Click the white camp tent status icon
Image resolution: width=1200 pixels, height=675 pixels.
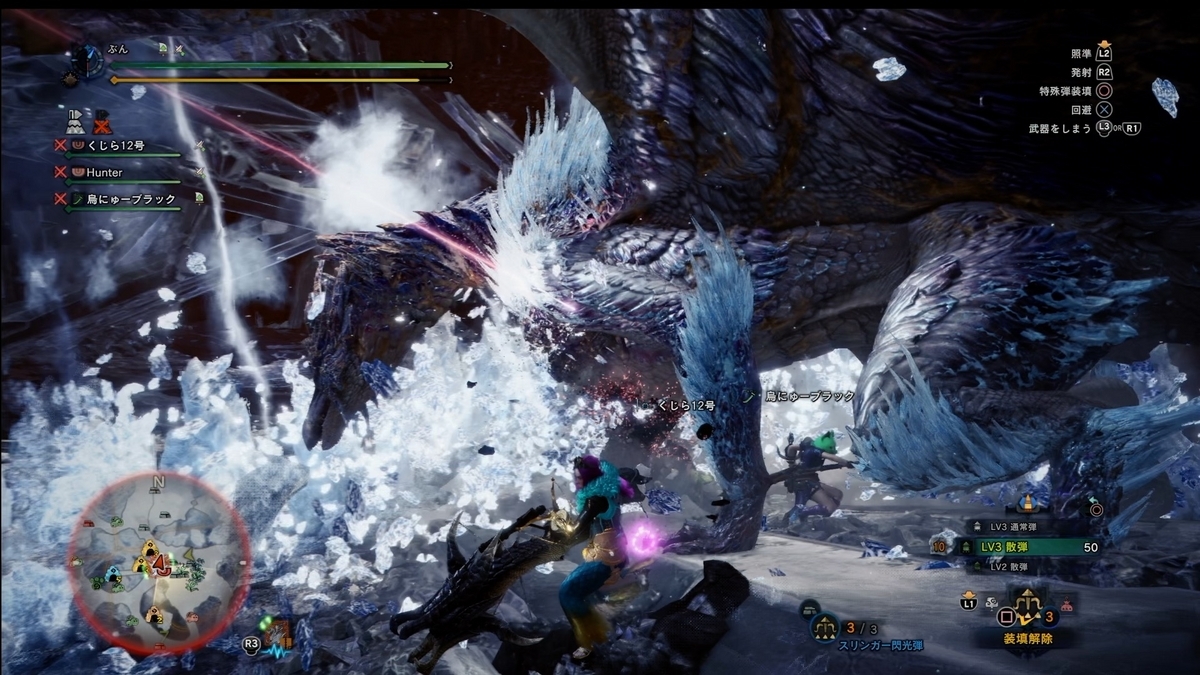[x=76, y=121]
